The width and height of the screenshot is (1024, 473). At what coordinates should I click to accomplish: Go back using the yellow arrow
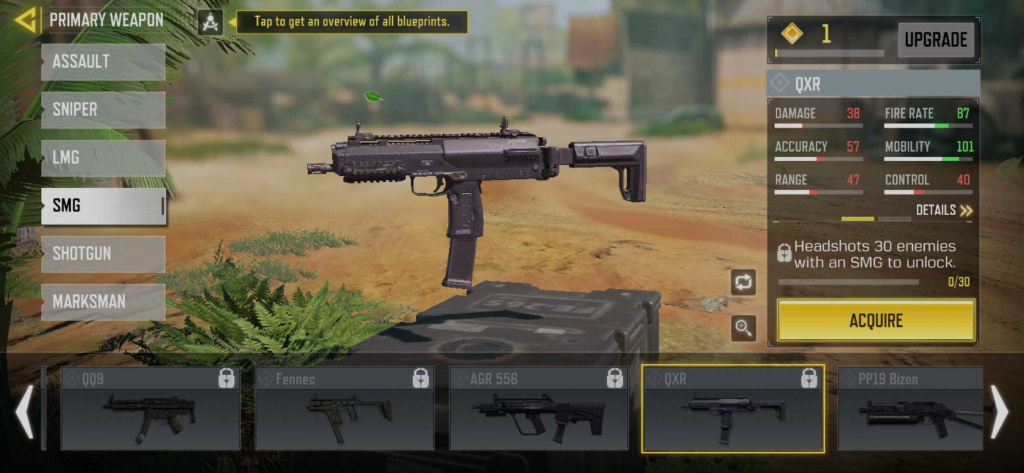pos(26,19)
